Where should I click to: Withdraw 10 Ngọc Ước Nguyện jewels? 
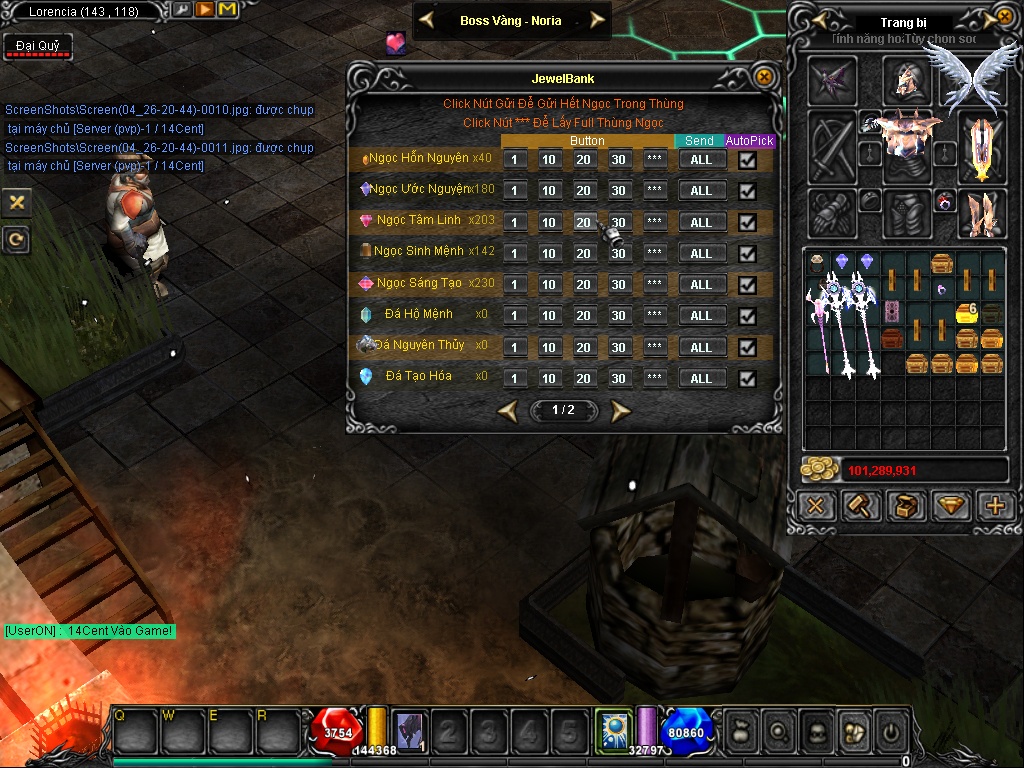coord(549,191)
